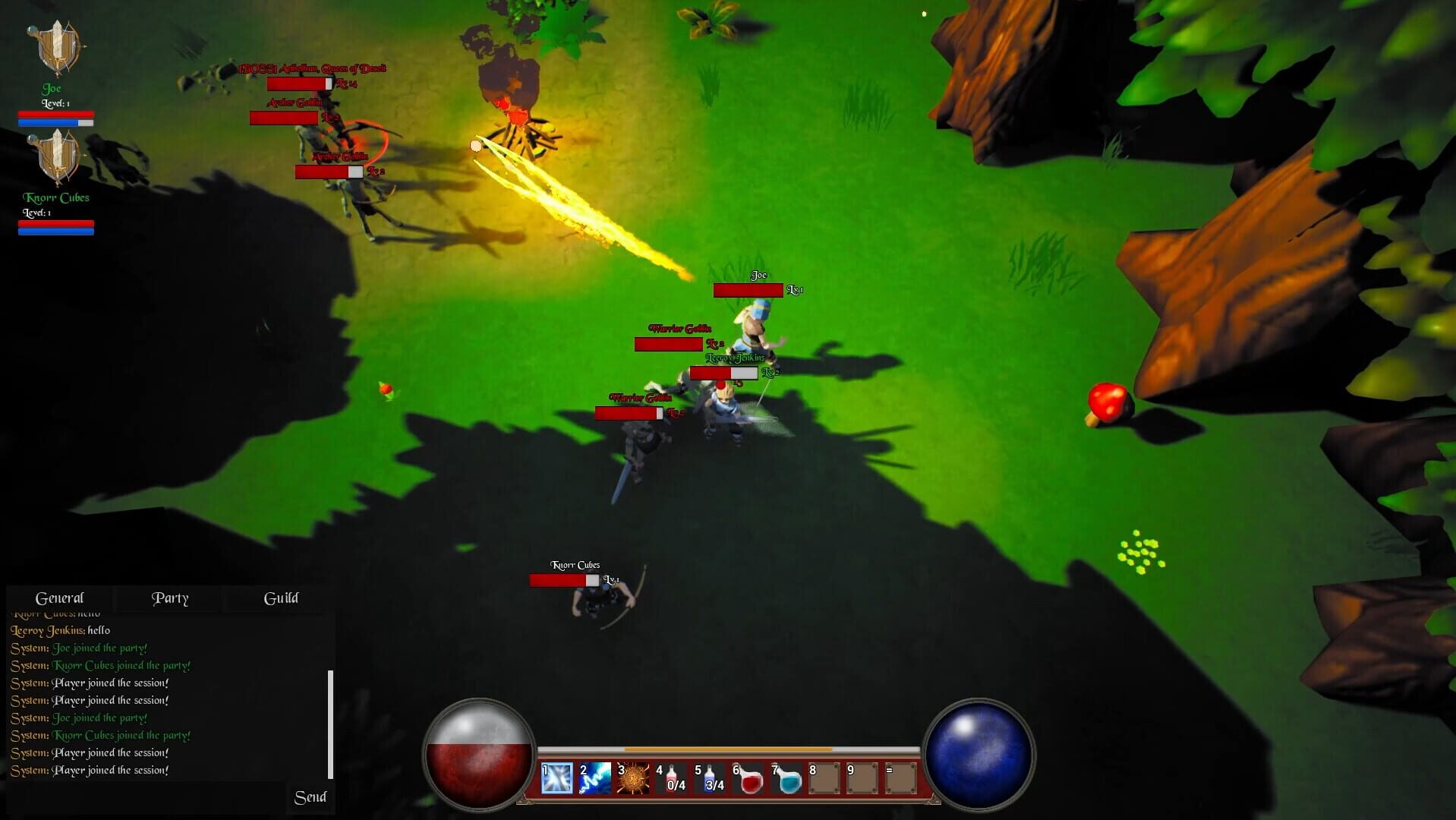Click the Send button
1456x820 pixels.
tap(310, 797)
